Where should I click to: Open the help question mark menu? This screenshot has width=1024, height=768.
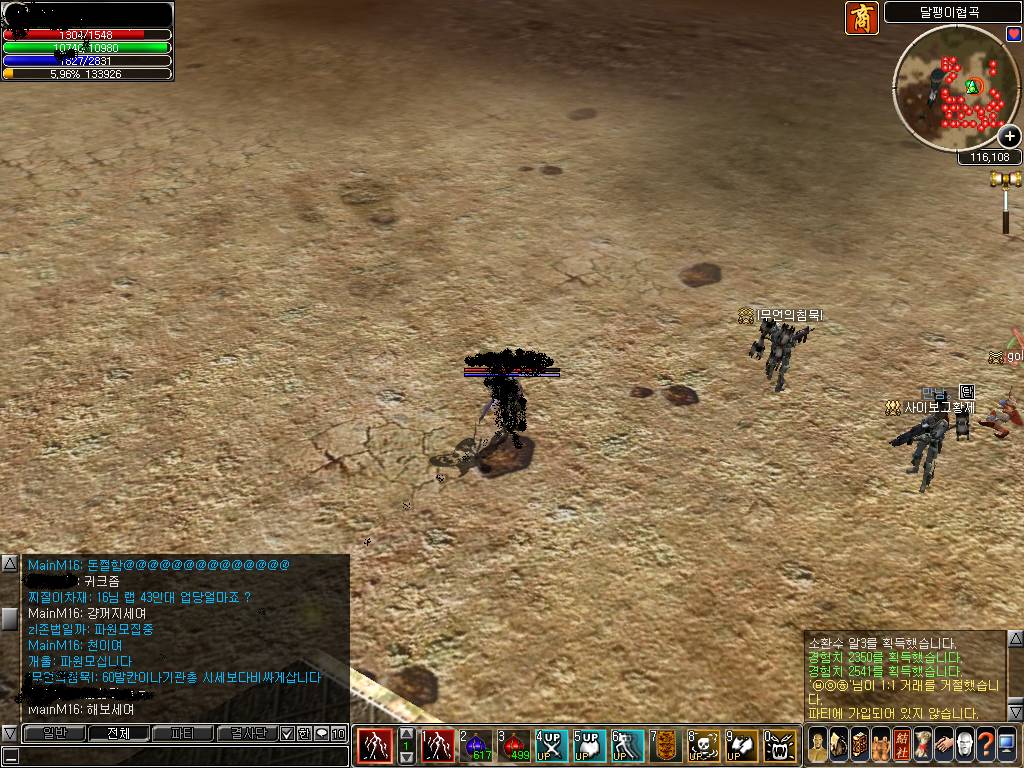(x=986, y=745)
